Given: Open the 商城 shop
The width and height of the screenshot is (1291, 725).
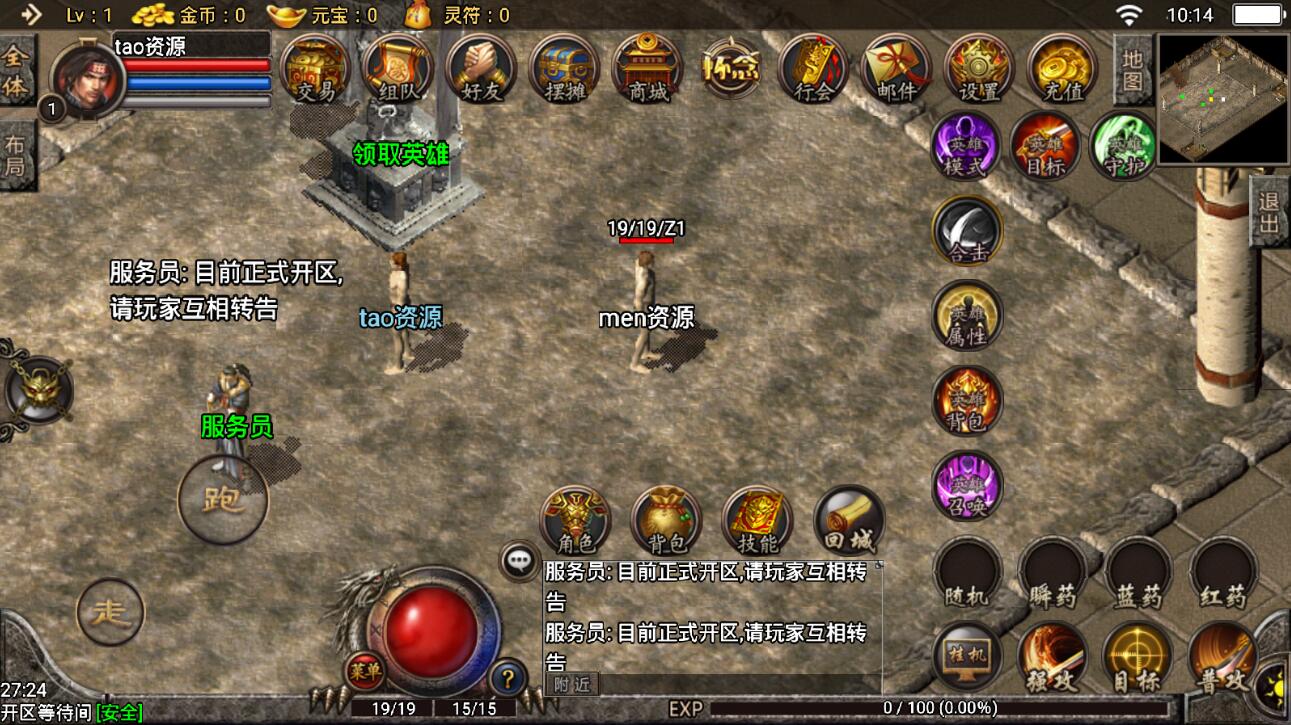Looking at the screenshot, I should (x=646, y=68).
